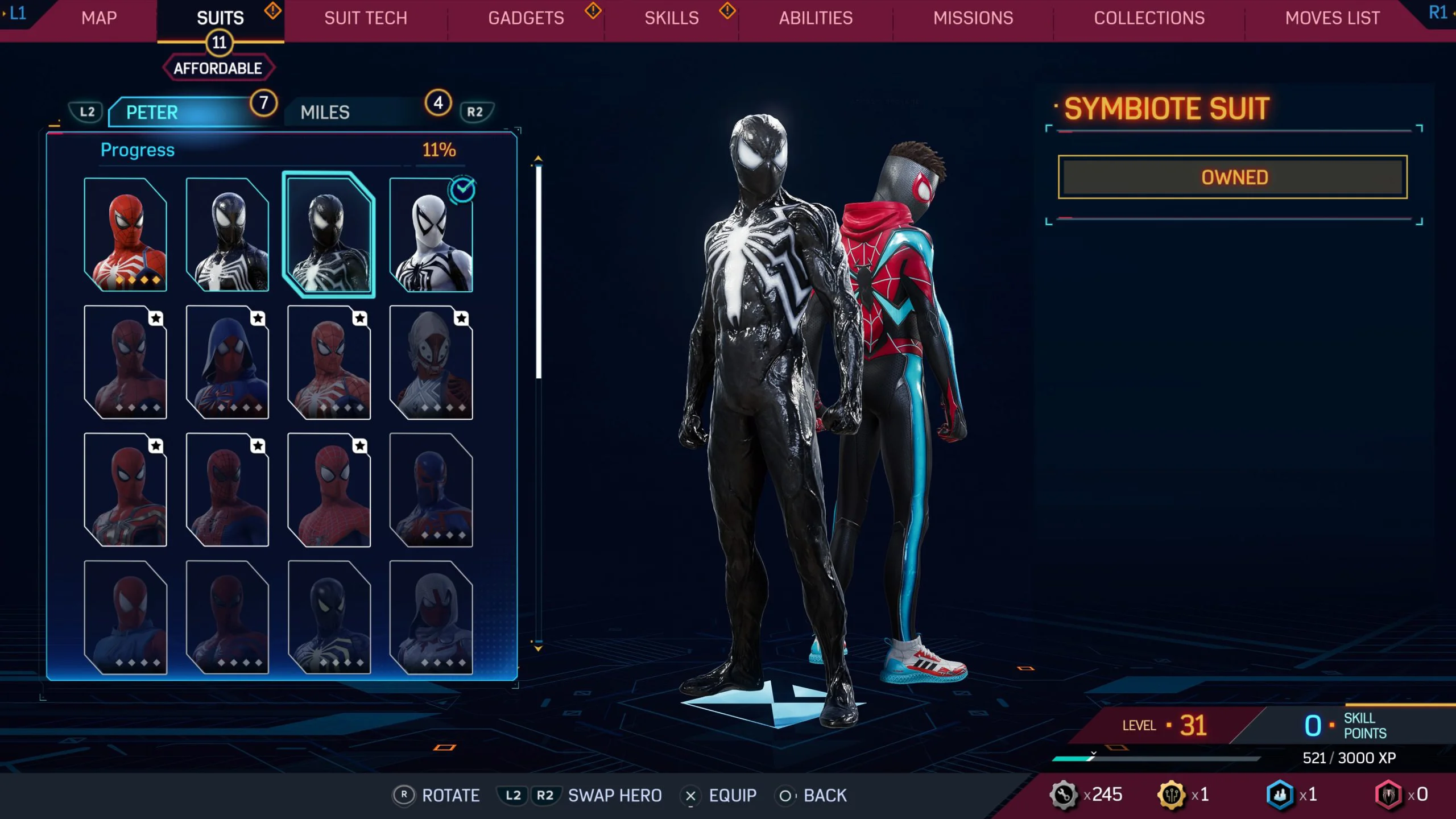Click the Affordable suits badge
Image resolution: width=1456 pixels, height=819 pixels.
click(218, 68)
